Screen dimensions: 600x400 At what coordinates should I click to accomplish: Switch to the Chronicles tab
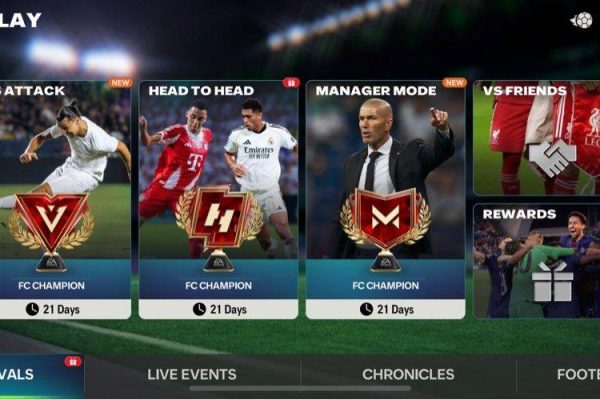pyautogui.click(x=408, y=375)
